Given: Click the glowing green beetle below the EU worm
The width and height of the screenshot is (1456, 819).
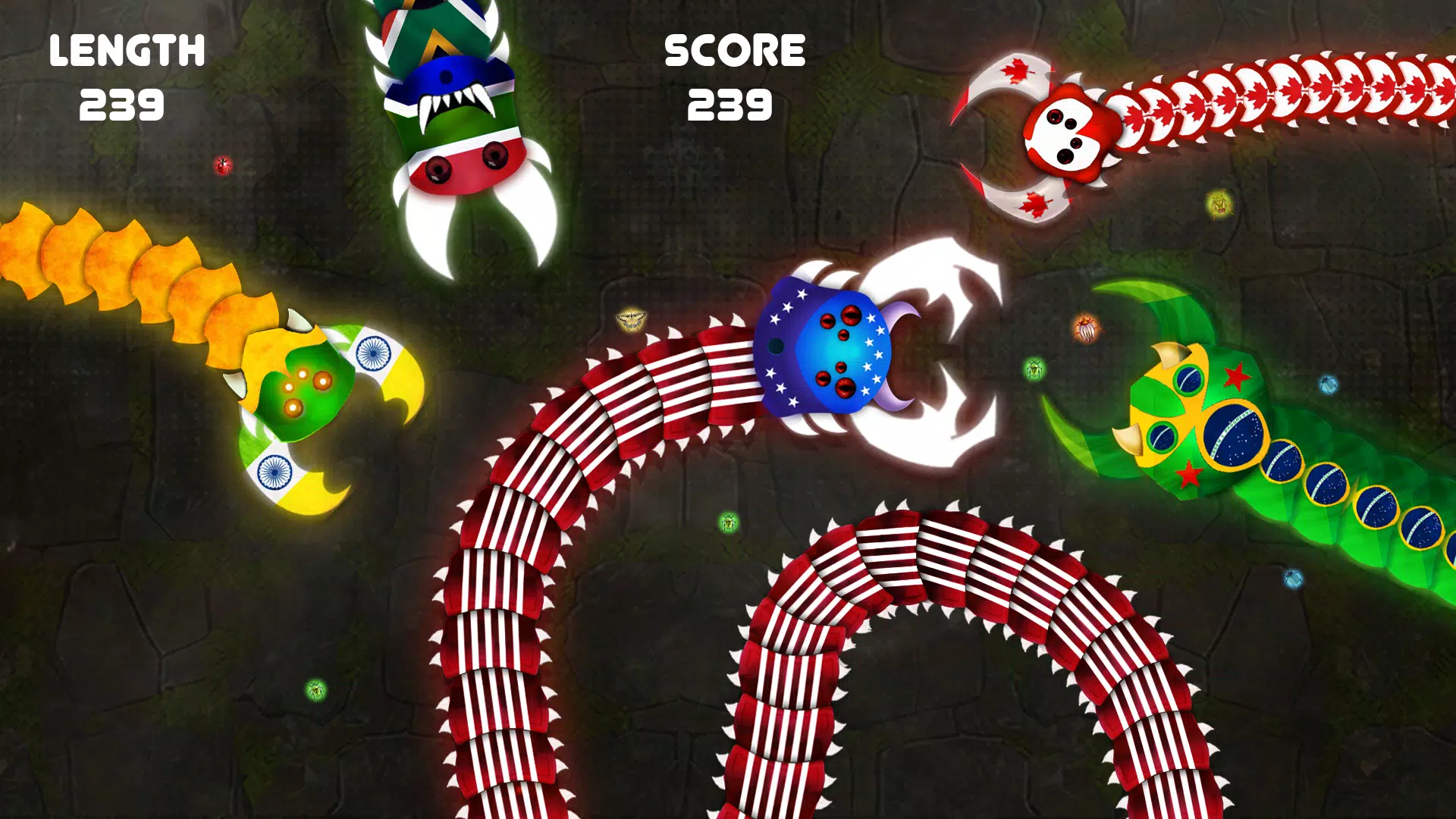Looking at the screenshot, I should point(729,521).
